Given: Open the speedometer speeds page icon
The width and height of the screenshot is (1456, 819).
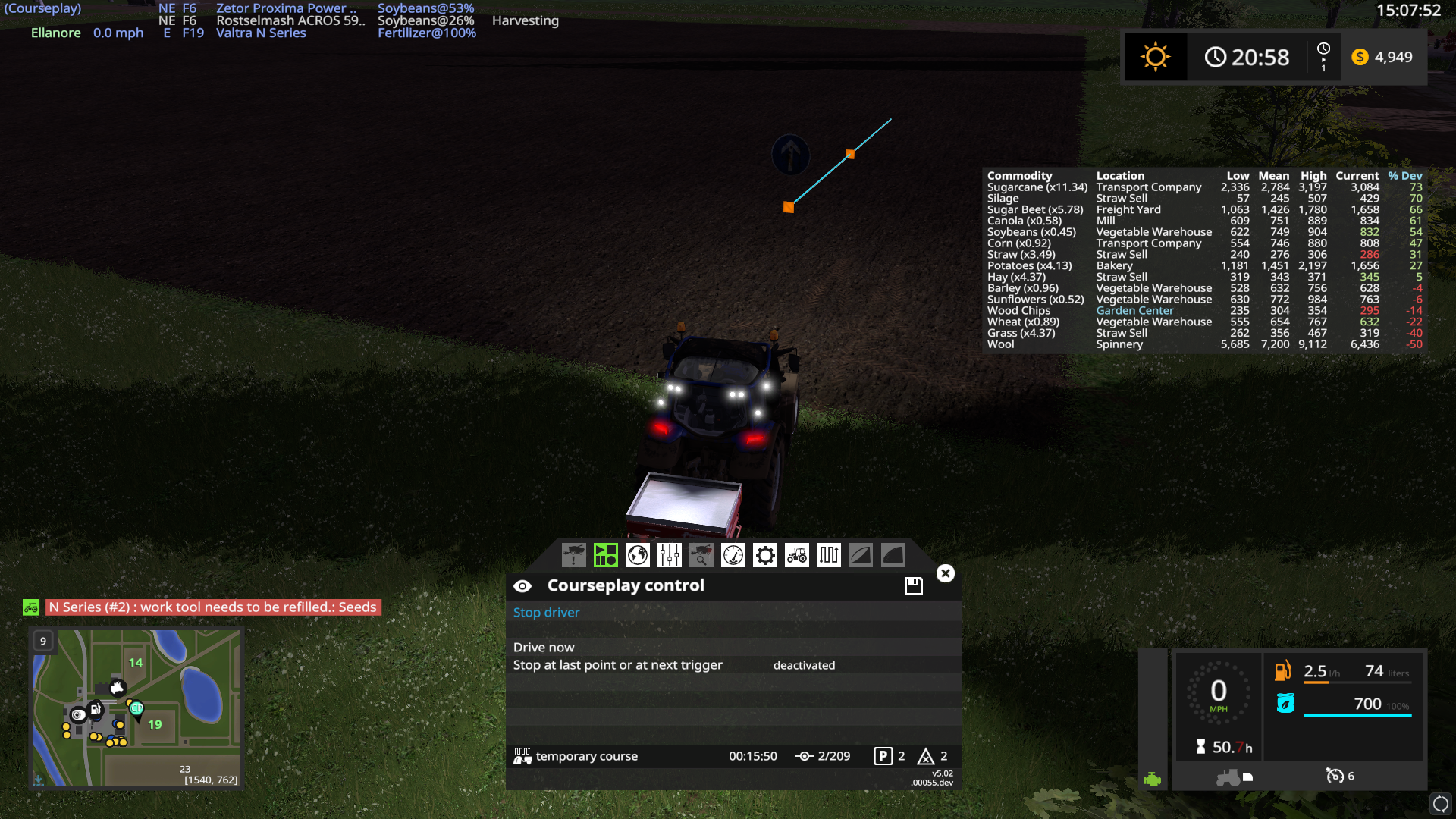Looking at the screenshot, I should (x=733, y=554).
